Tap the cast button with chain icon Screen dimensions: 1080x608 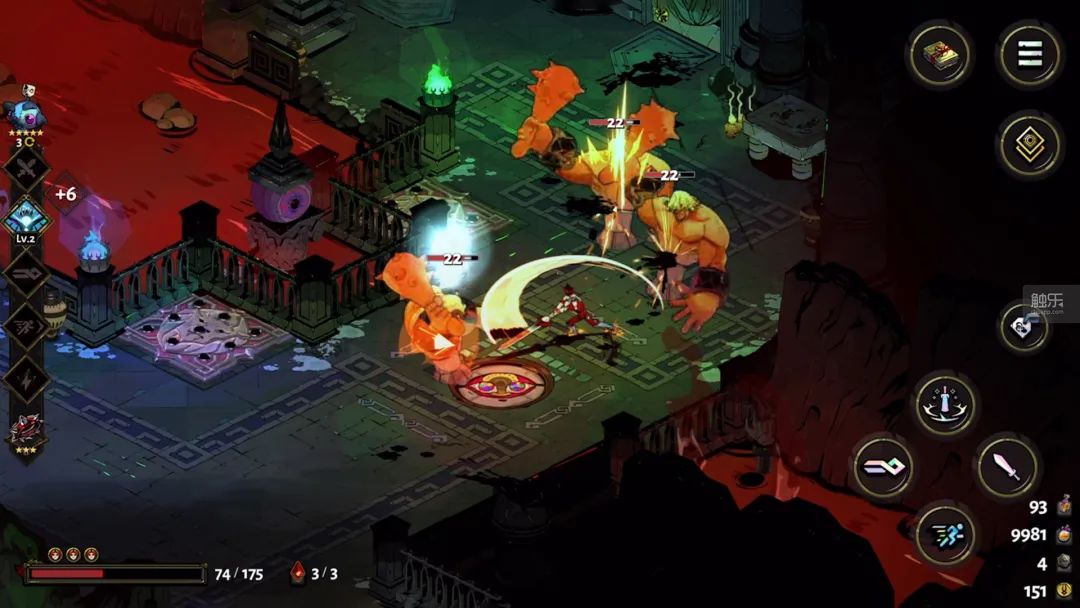[x=884, y=466]
